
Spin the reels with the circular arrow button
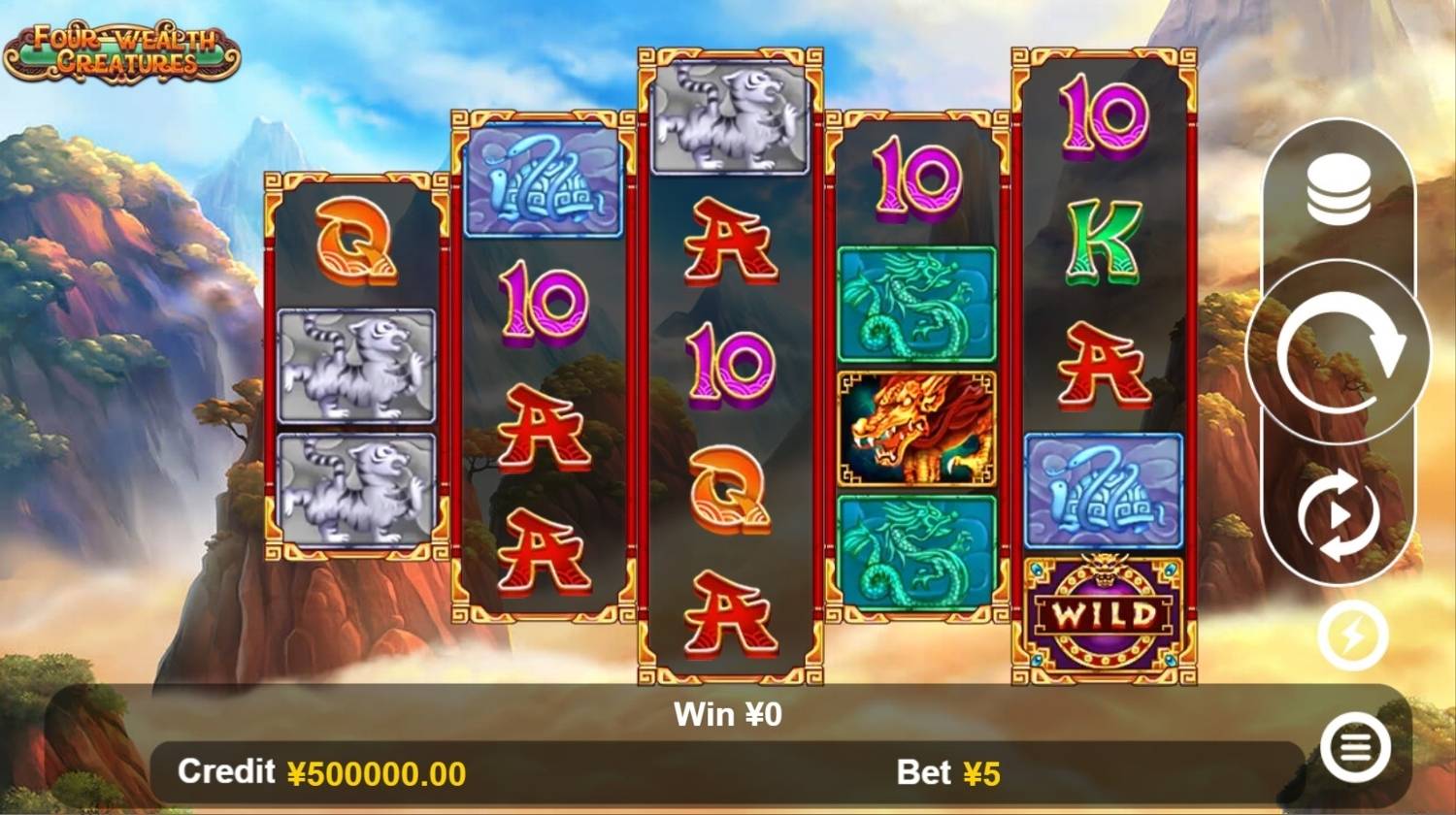[1340, 352]
